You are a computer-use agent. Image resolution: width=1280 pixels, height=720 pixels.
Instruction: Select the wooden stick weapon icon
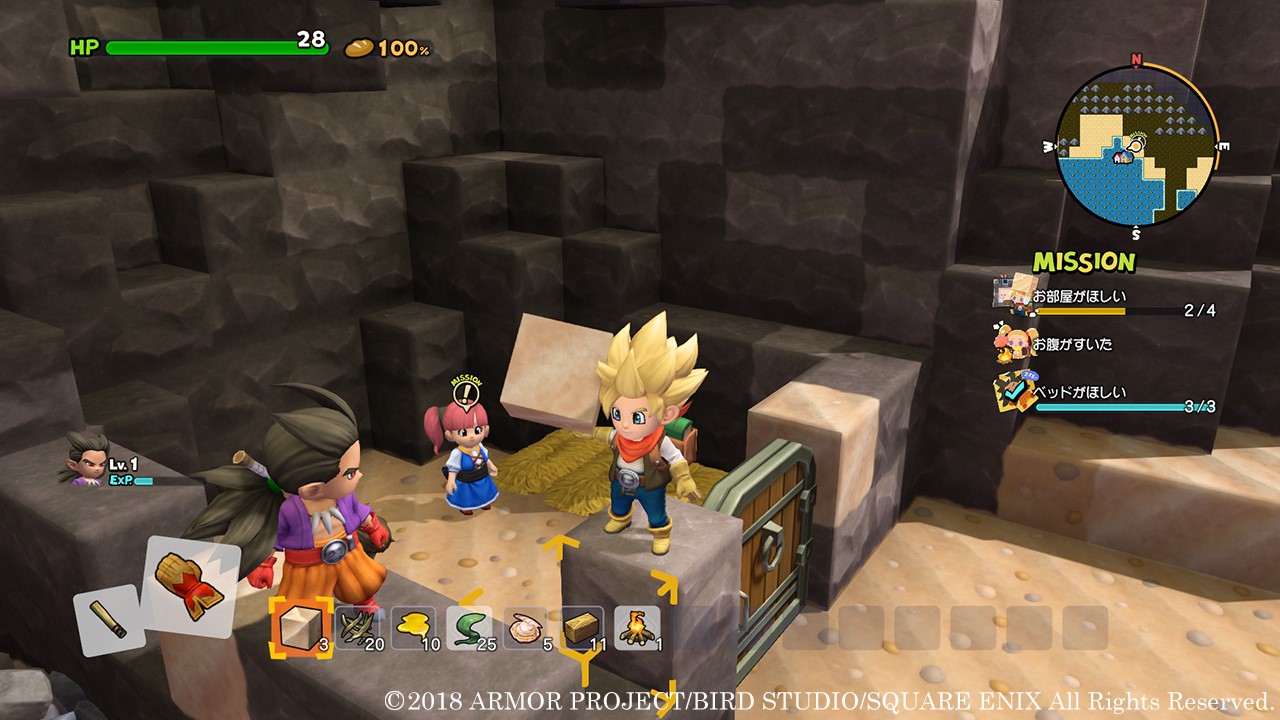pos(110,620)
